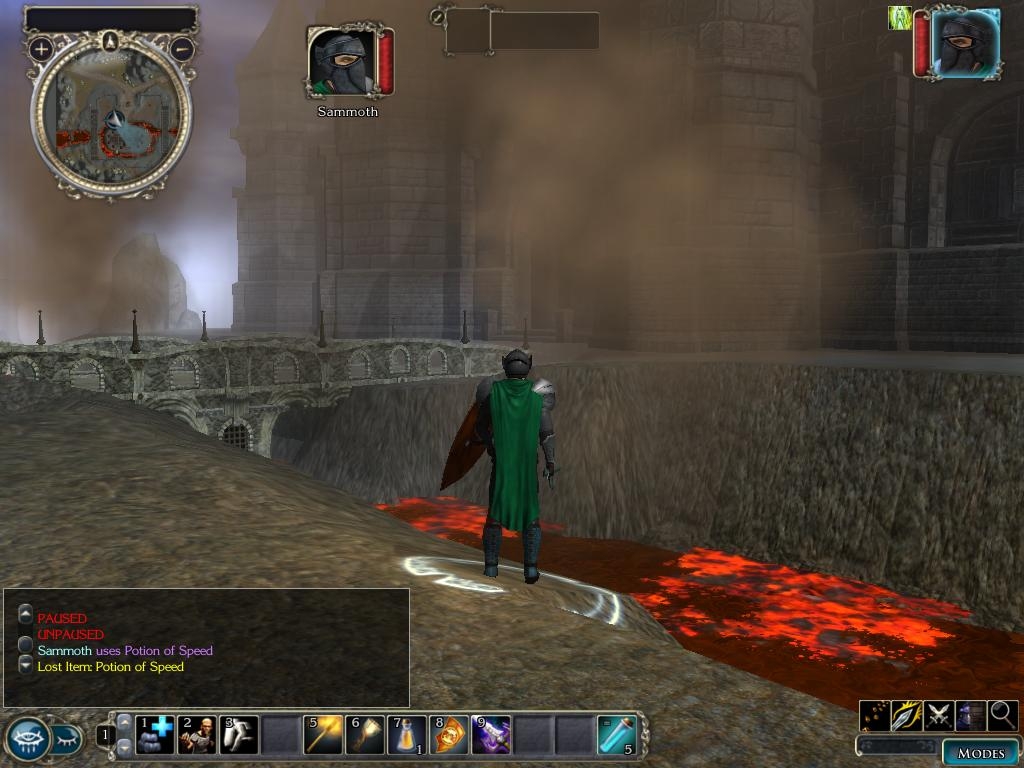Select the Sammoth target portrait
The width and height of the screenshot is (1024, 768).
coord(342,62)
